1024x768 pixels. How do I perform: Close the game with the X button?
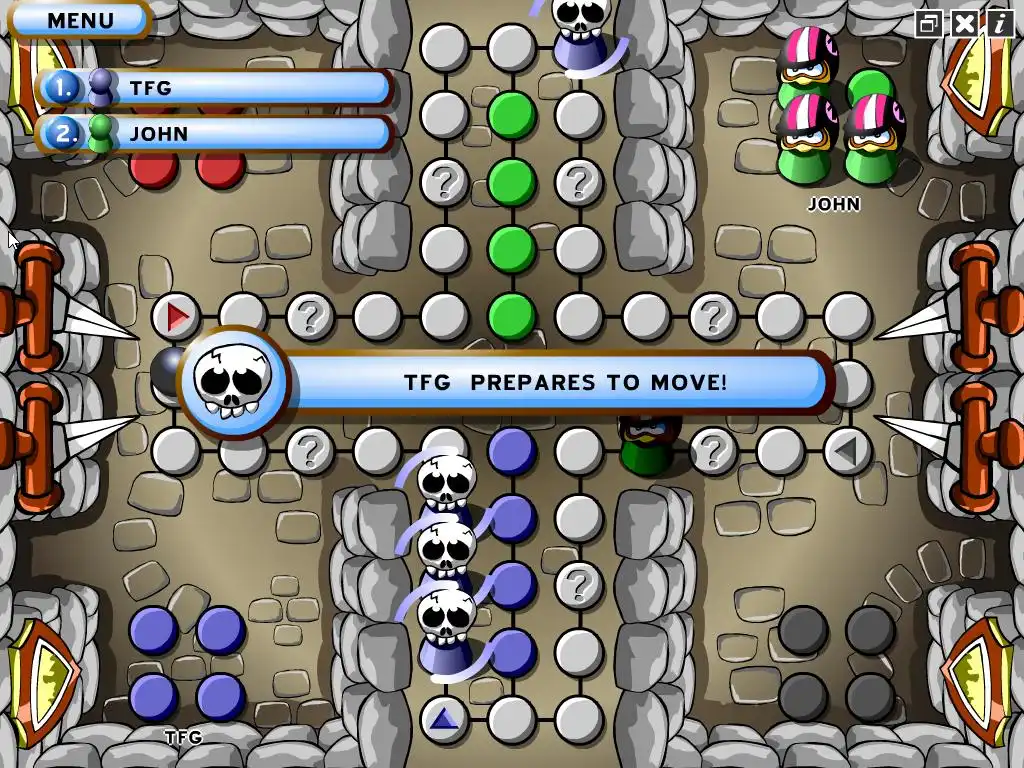coord(964,23)
